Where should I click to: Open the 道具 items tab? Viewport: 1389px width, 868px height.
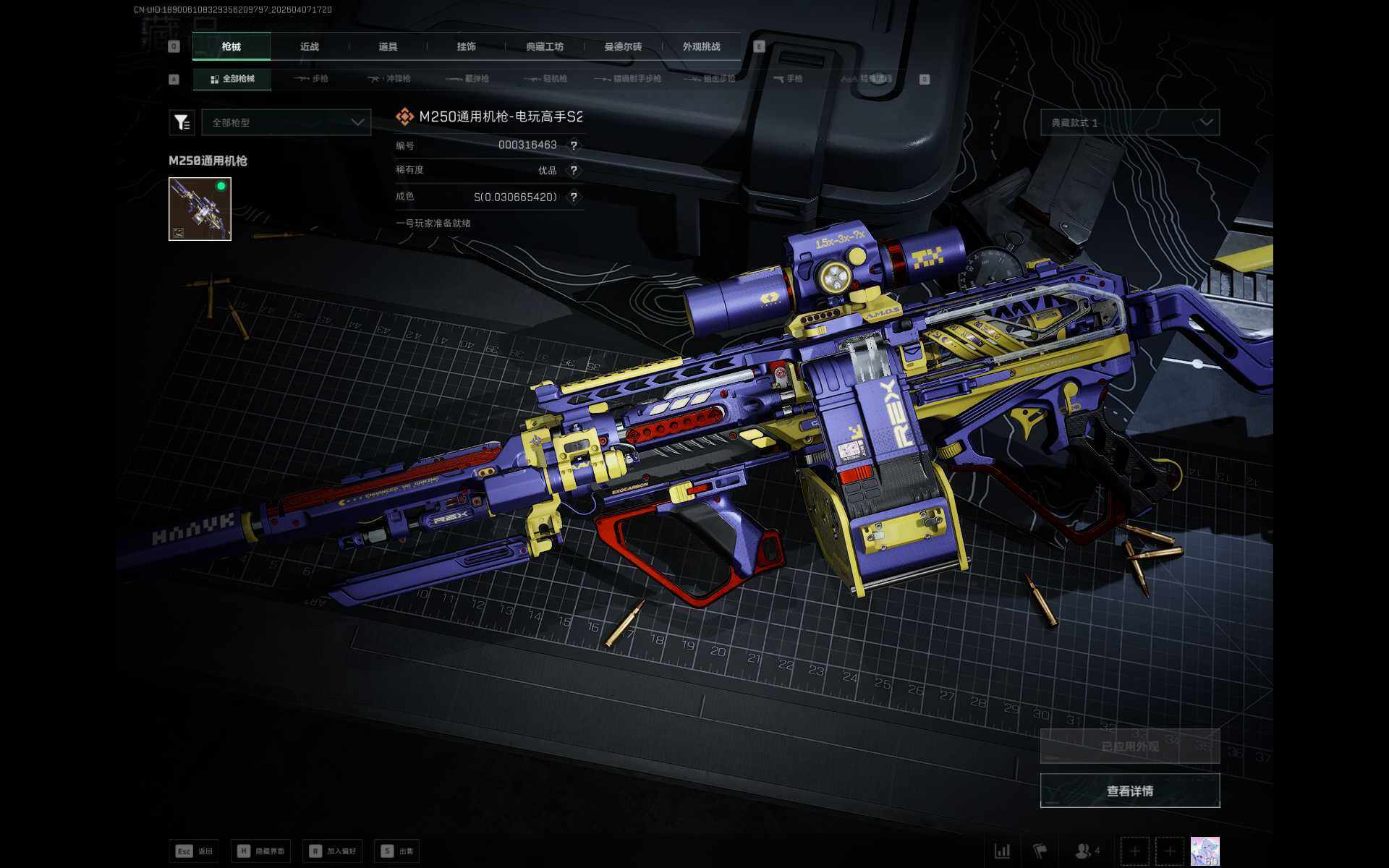[x=388, y=46]
